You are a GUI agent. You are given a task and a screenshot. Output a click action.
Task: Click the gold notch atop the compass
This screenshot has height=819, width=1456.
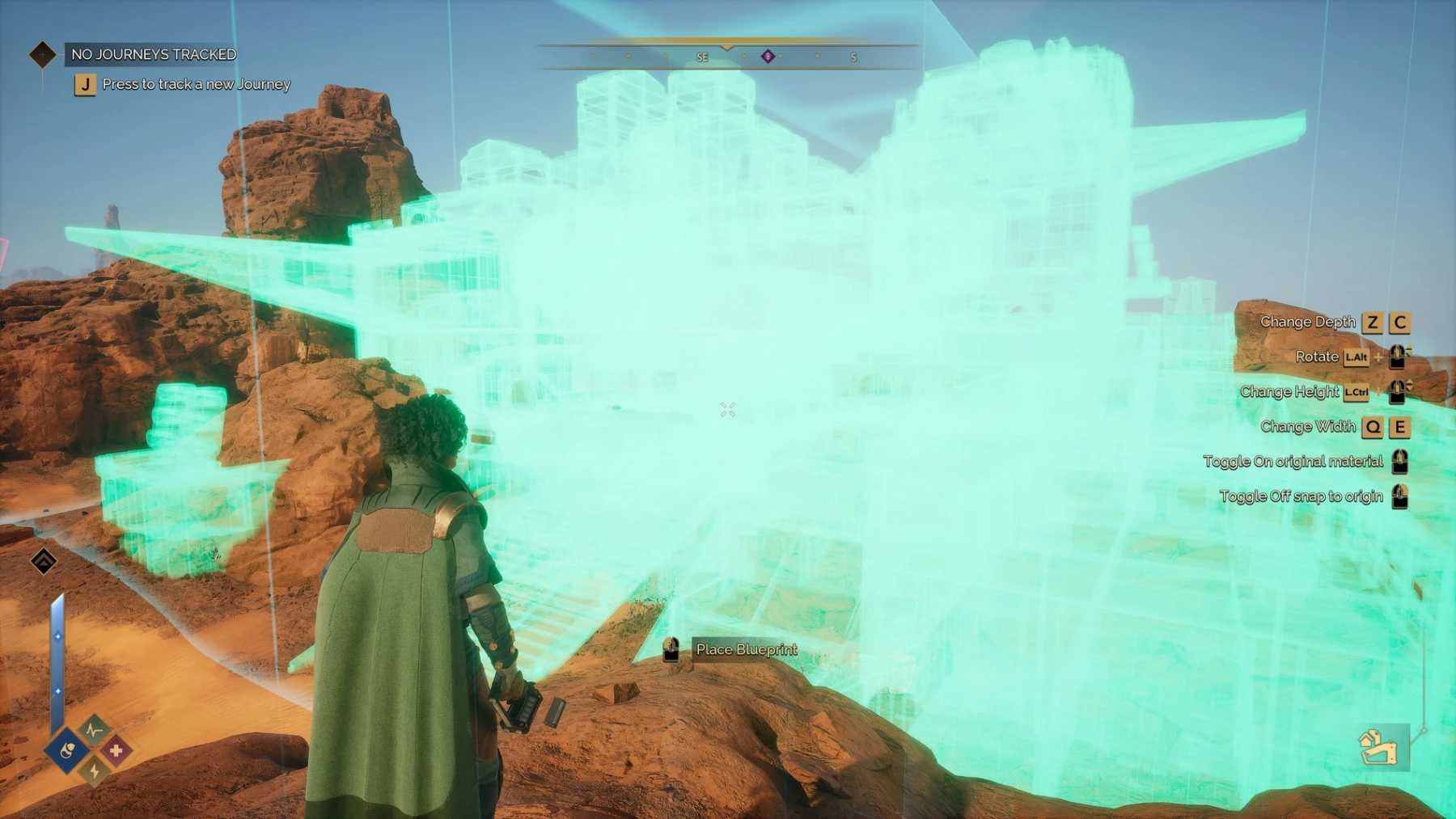coord(726,46)
